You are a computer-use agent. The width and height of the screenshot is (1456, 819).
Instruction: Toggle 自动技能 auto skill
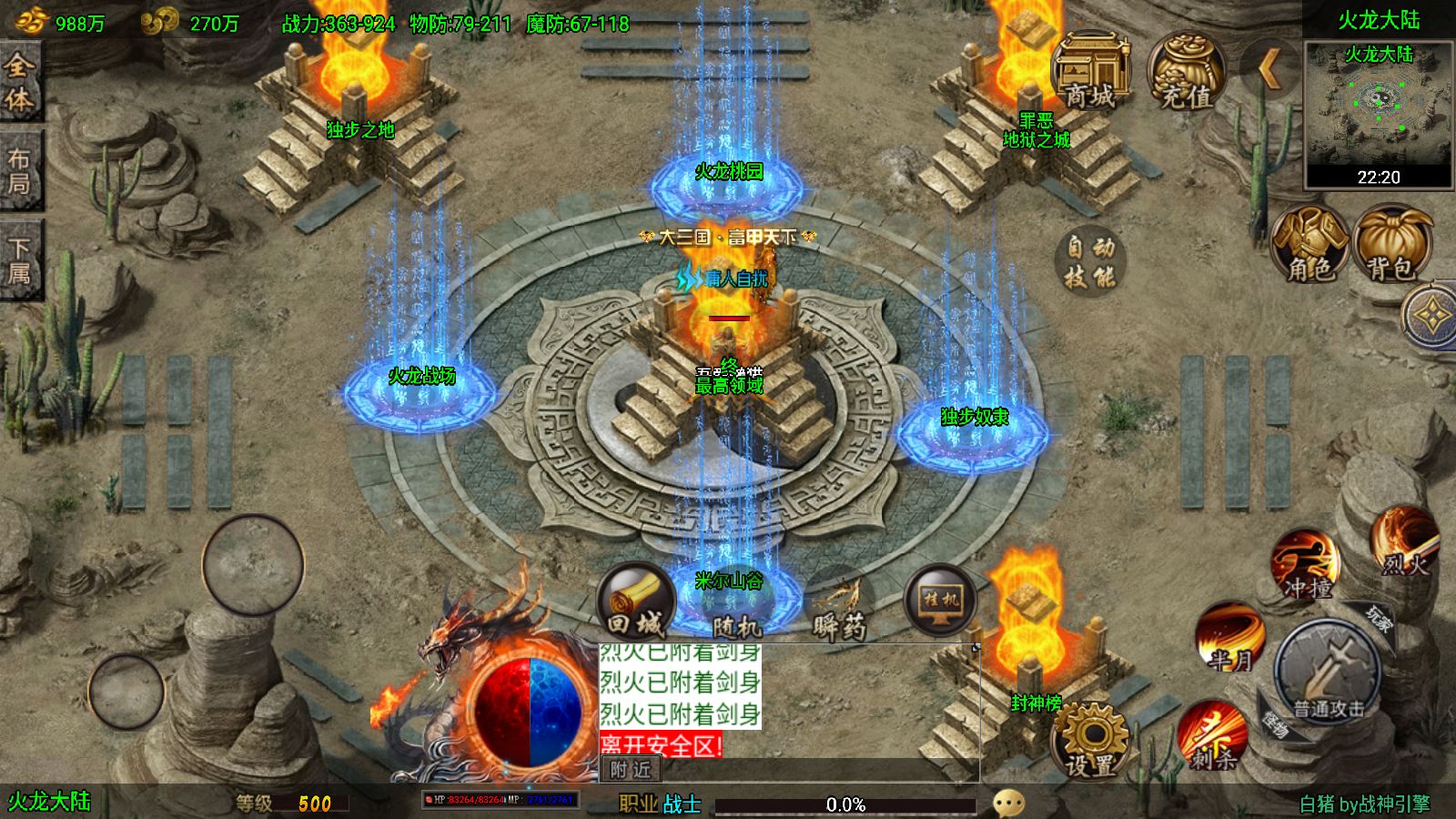tap(1089, 260)
